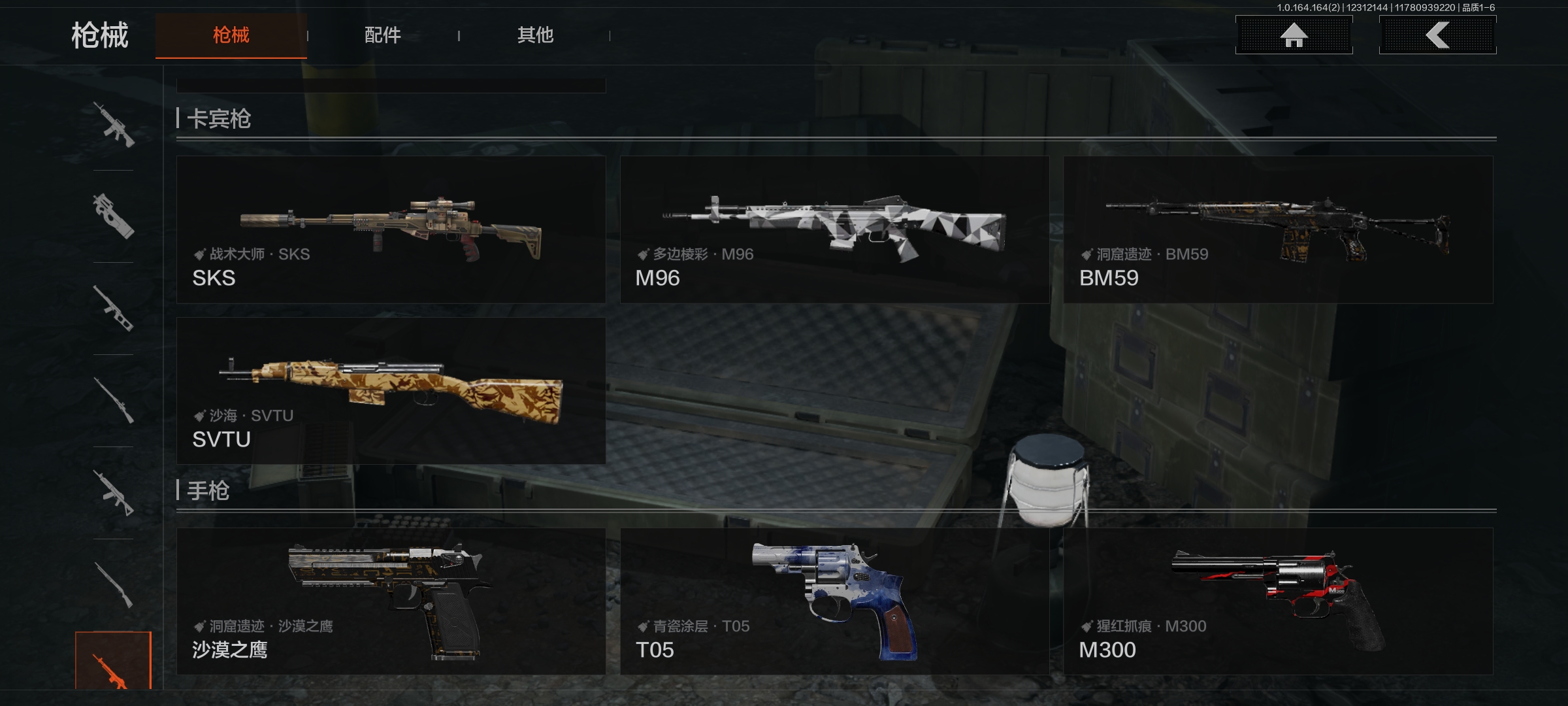Select the SKS carbine card
This screenshot has height=706, width=1568.
(391, 229)
